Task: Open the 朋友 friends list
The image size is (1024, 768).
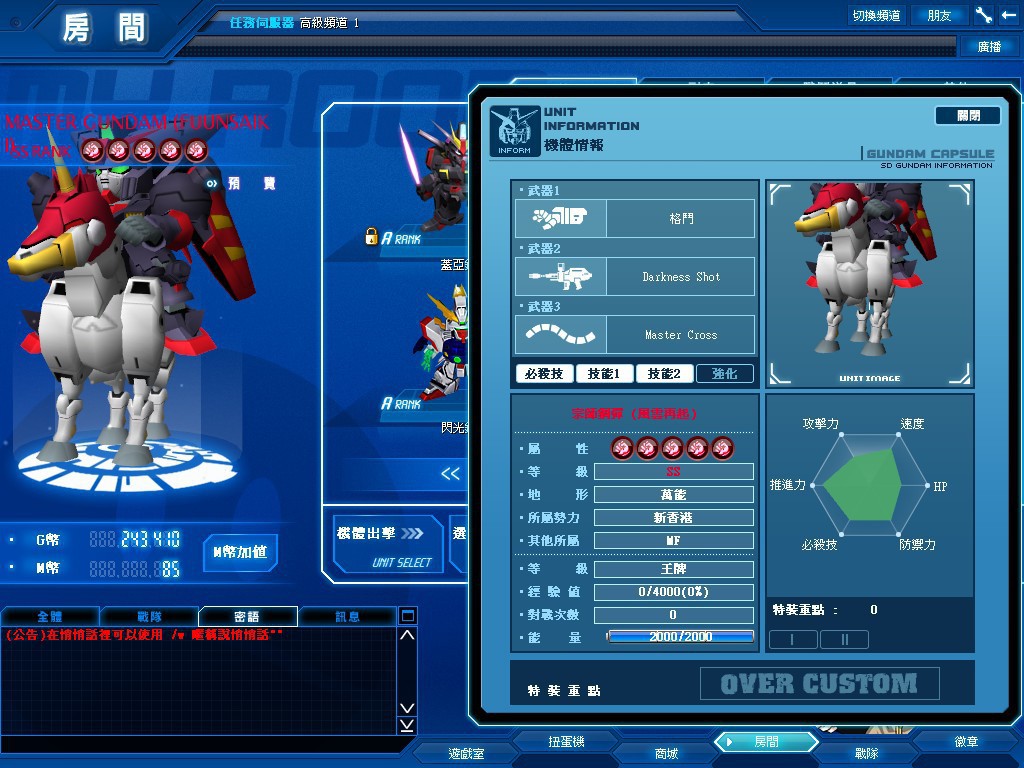Action: 940,15
